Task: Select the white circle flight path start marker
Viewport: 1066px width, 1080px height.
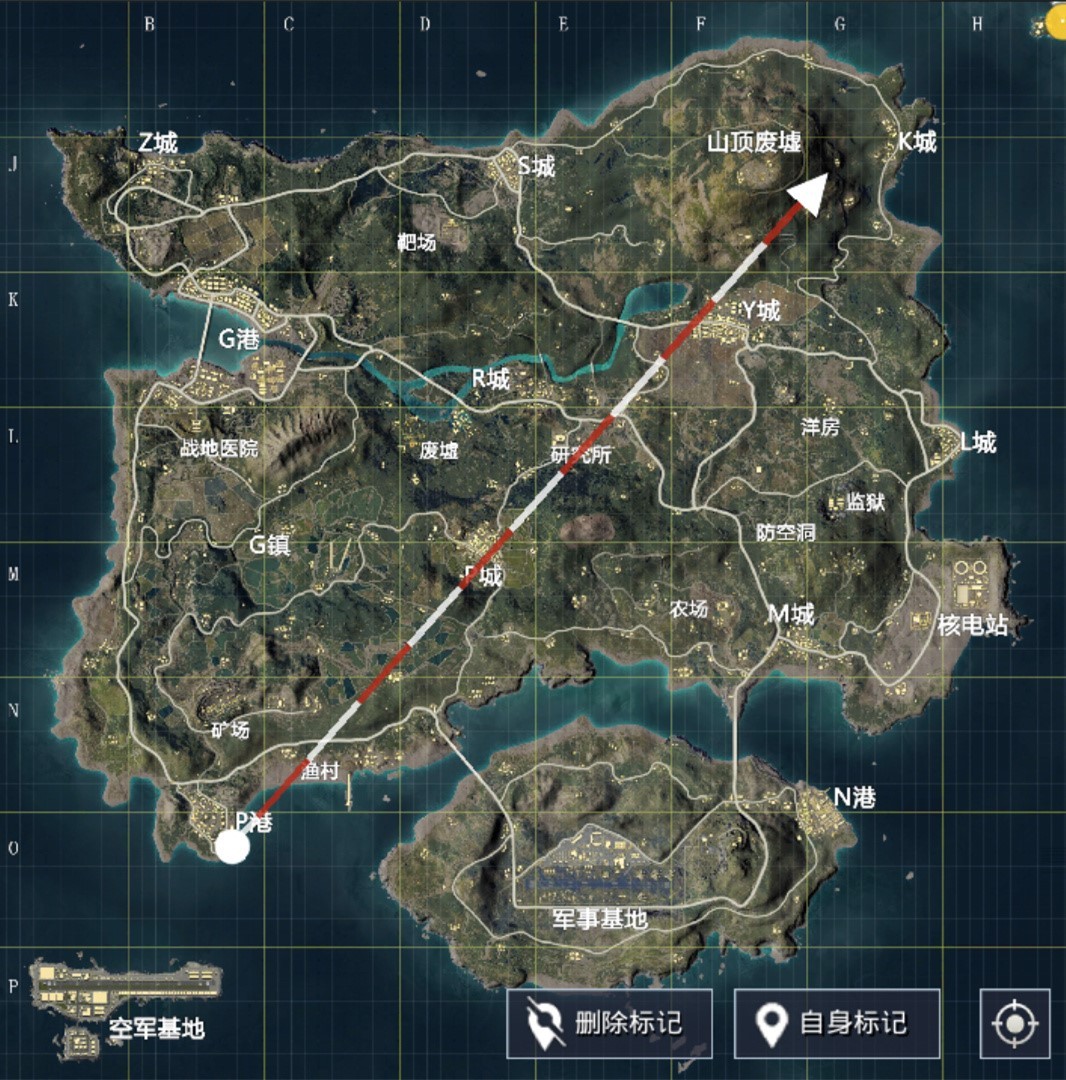Action: click(x=232, y=846)
